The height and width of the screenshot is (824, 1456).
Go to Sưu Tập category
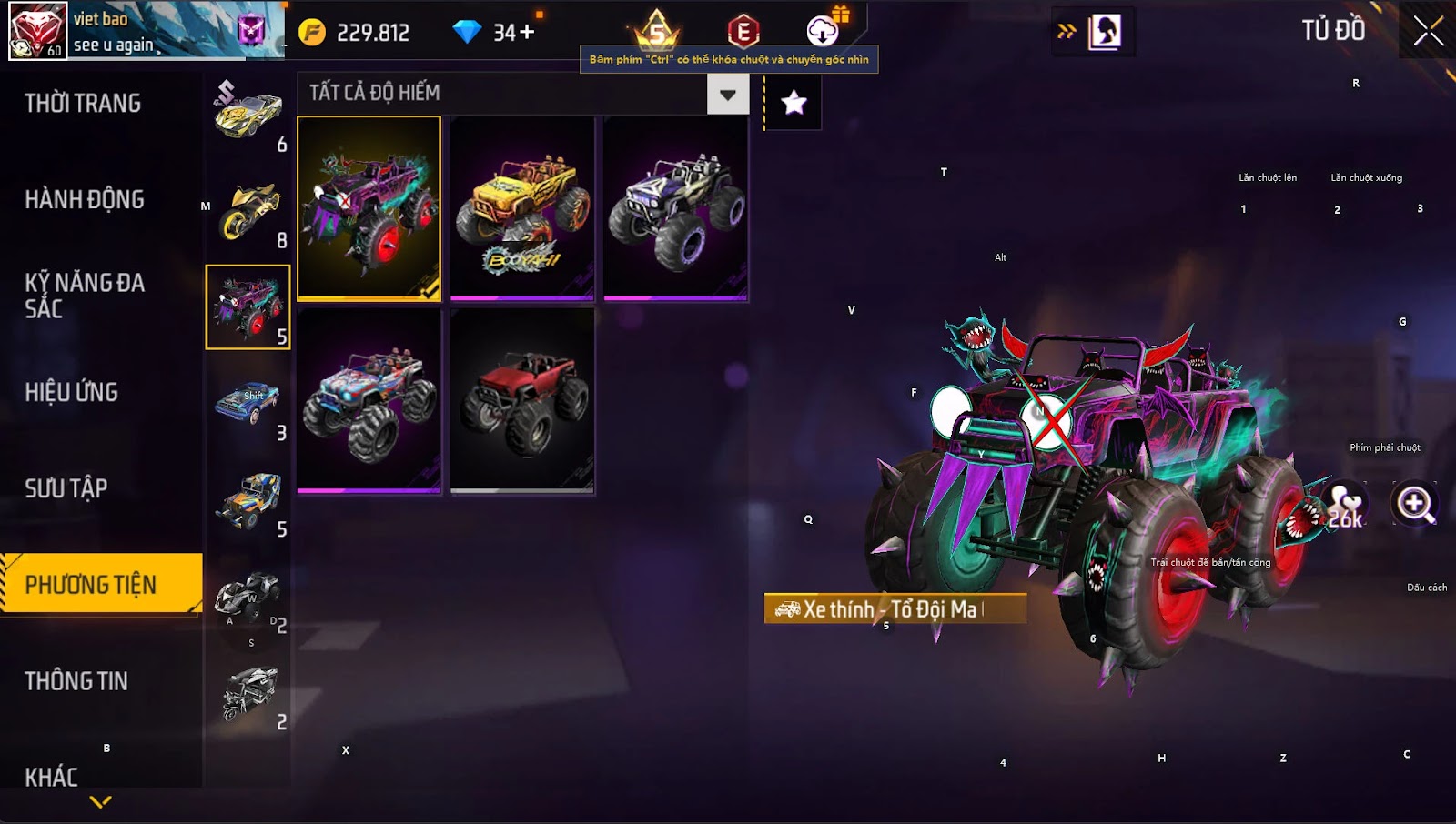click(x=66, y=488)
